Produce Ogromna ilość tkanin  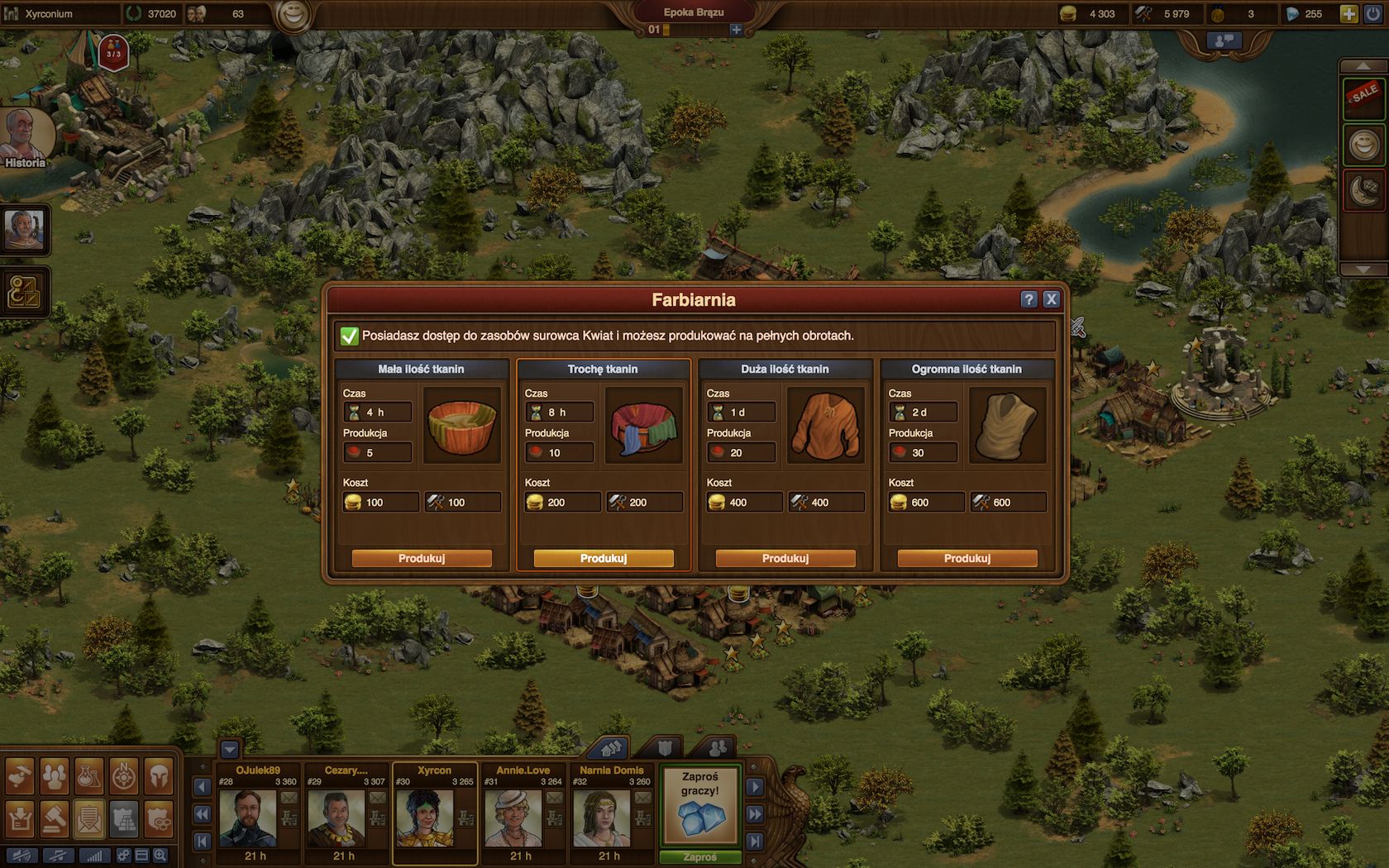967,559
